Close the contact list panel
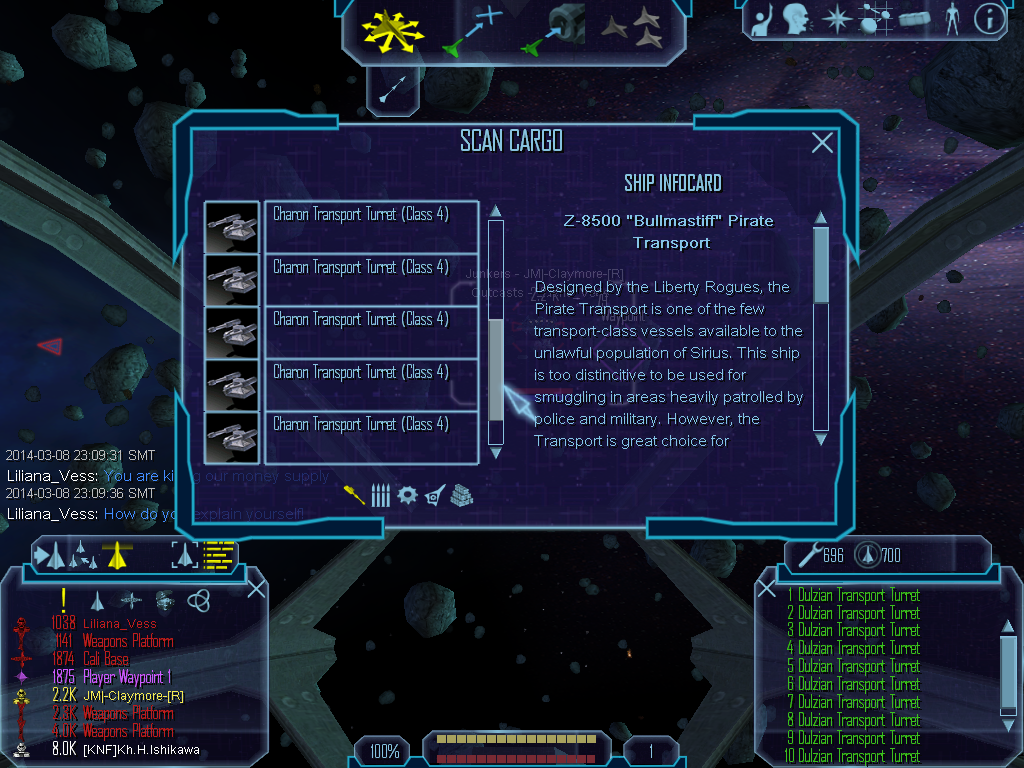The width and height of the screenshot is (1024, 768). [256, 588]
